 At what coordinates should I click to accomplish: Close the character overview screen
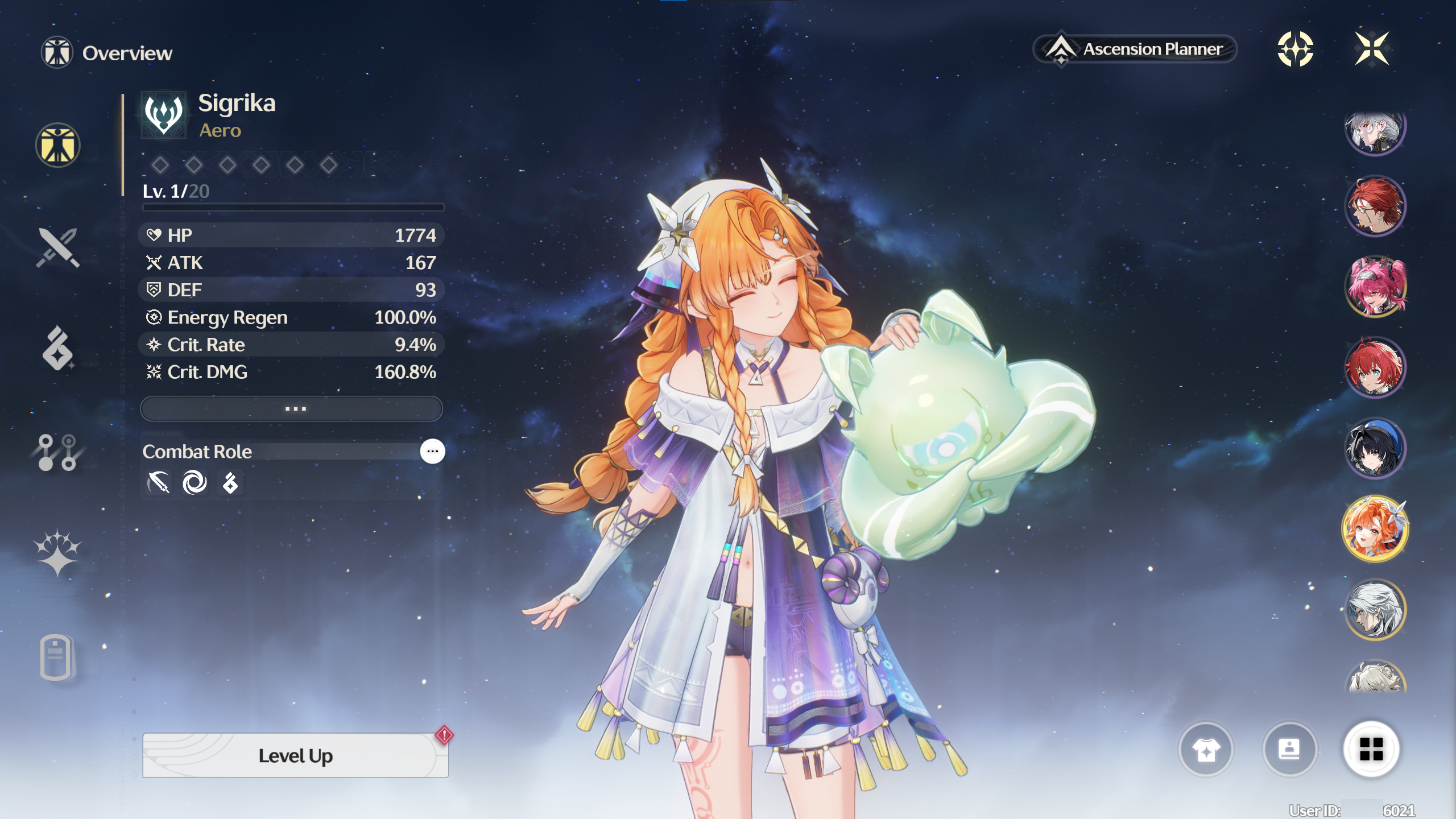click(1372, 49)
